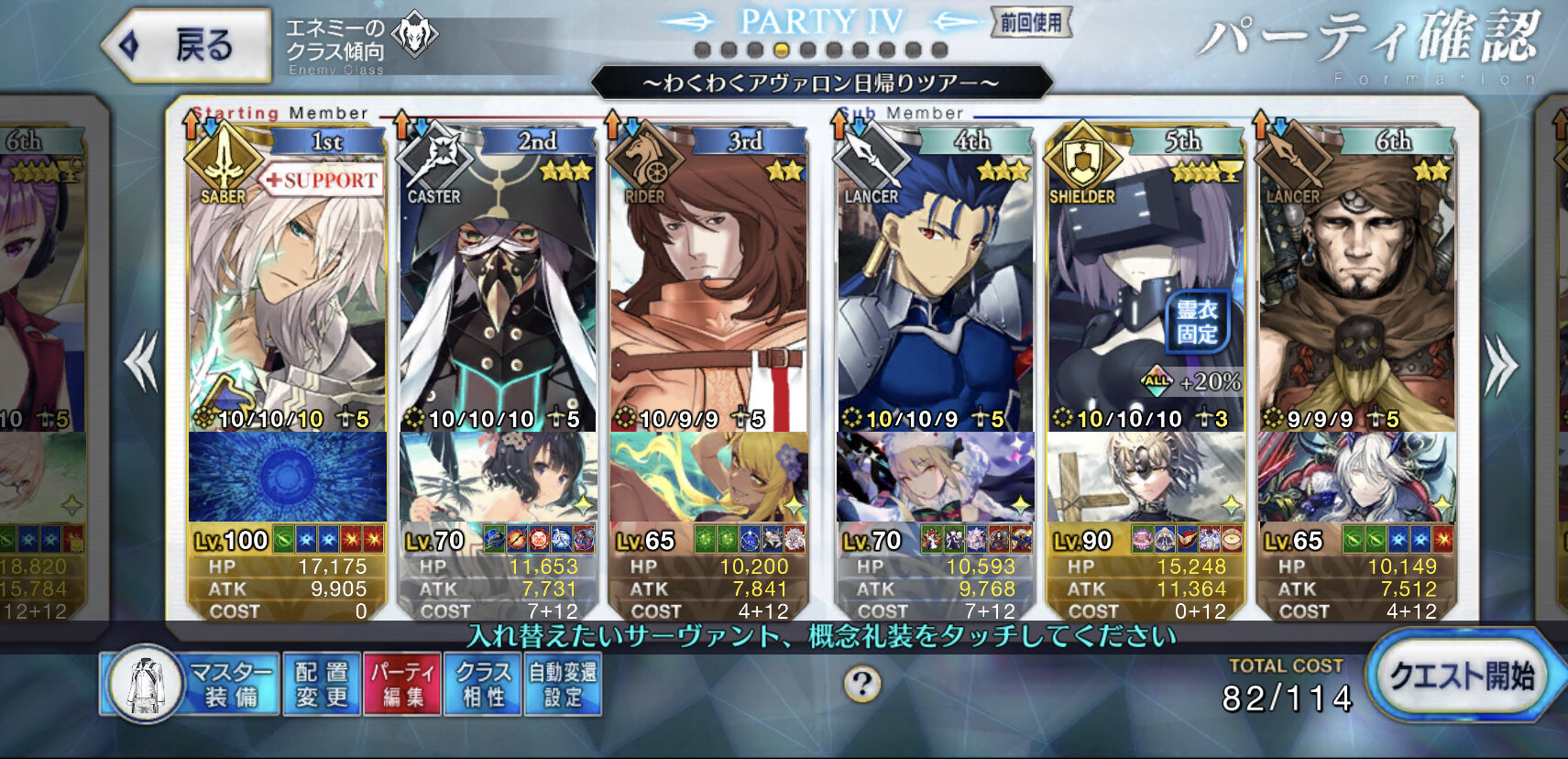1568x759 pixels.
Task: Select the Lancer servant in 6th slot
Action: (1356, 284)
